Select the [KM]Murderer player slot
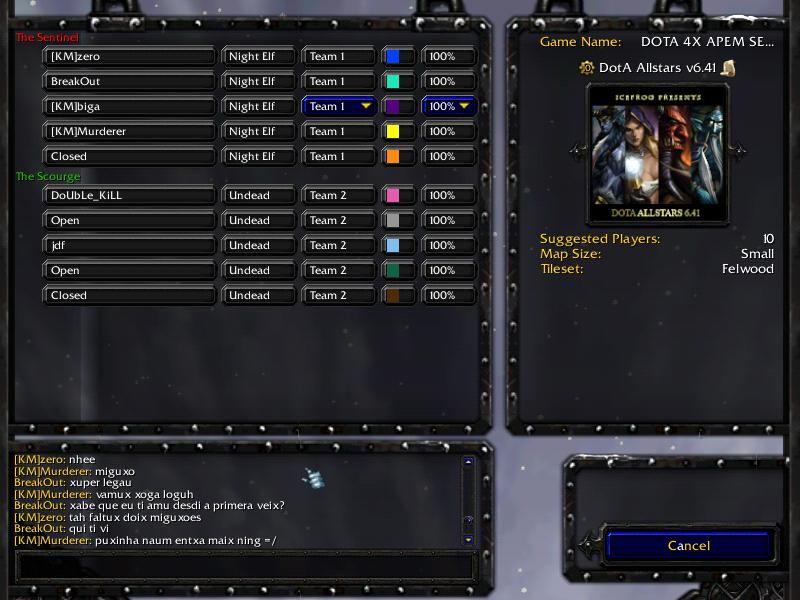Image resolution: width=800 pixels, height=600 pixels. coord(130,131)
